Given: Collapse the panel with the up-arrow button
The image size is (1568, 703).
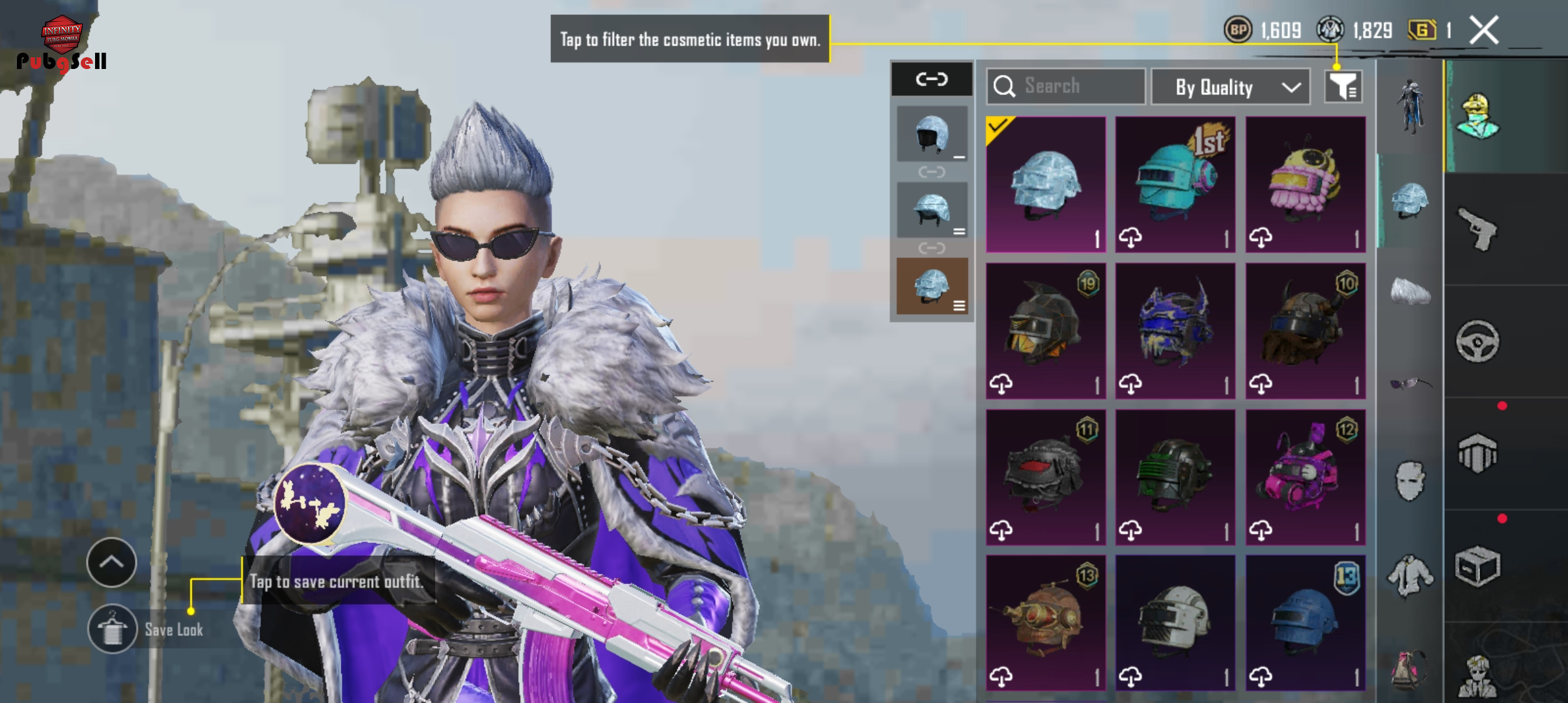Looking at the screenshot, I should tap(111, 562).
